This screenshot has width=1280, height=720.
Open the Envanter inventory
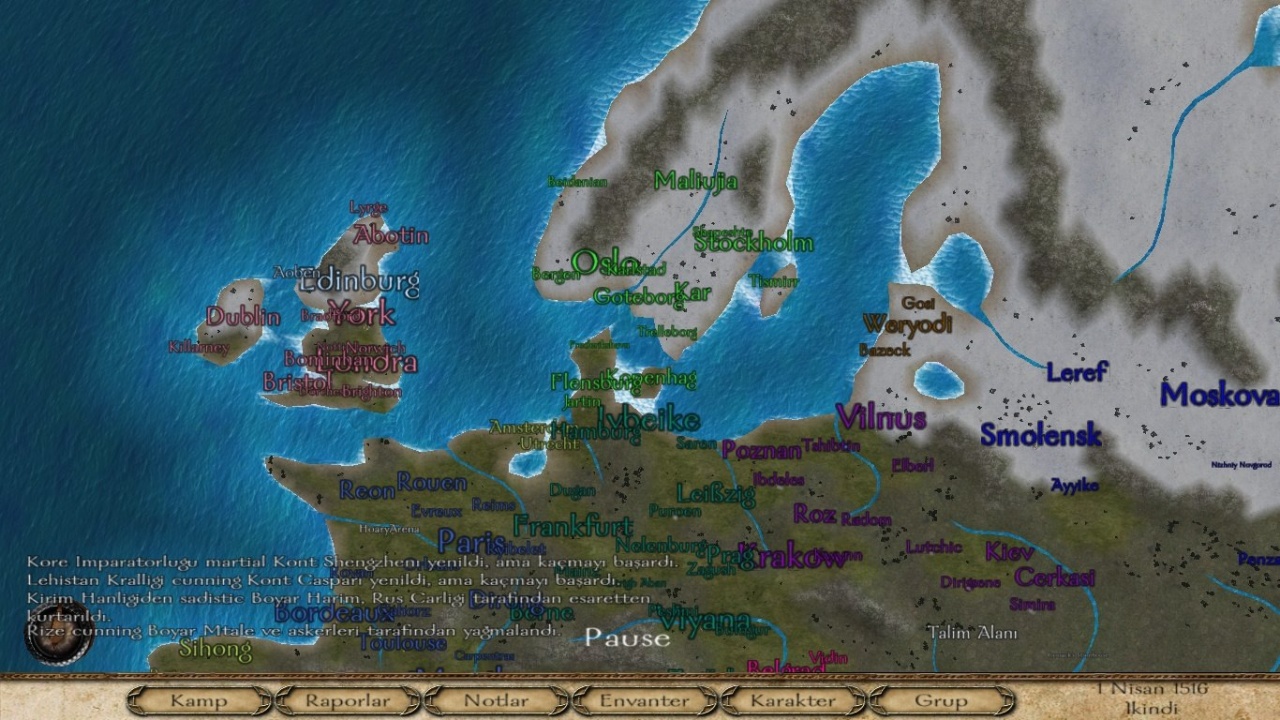(x=644, y=701)
